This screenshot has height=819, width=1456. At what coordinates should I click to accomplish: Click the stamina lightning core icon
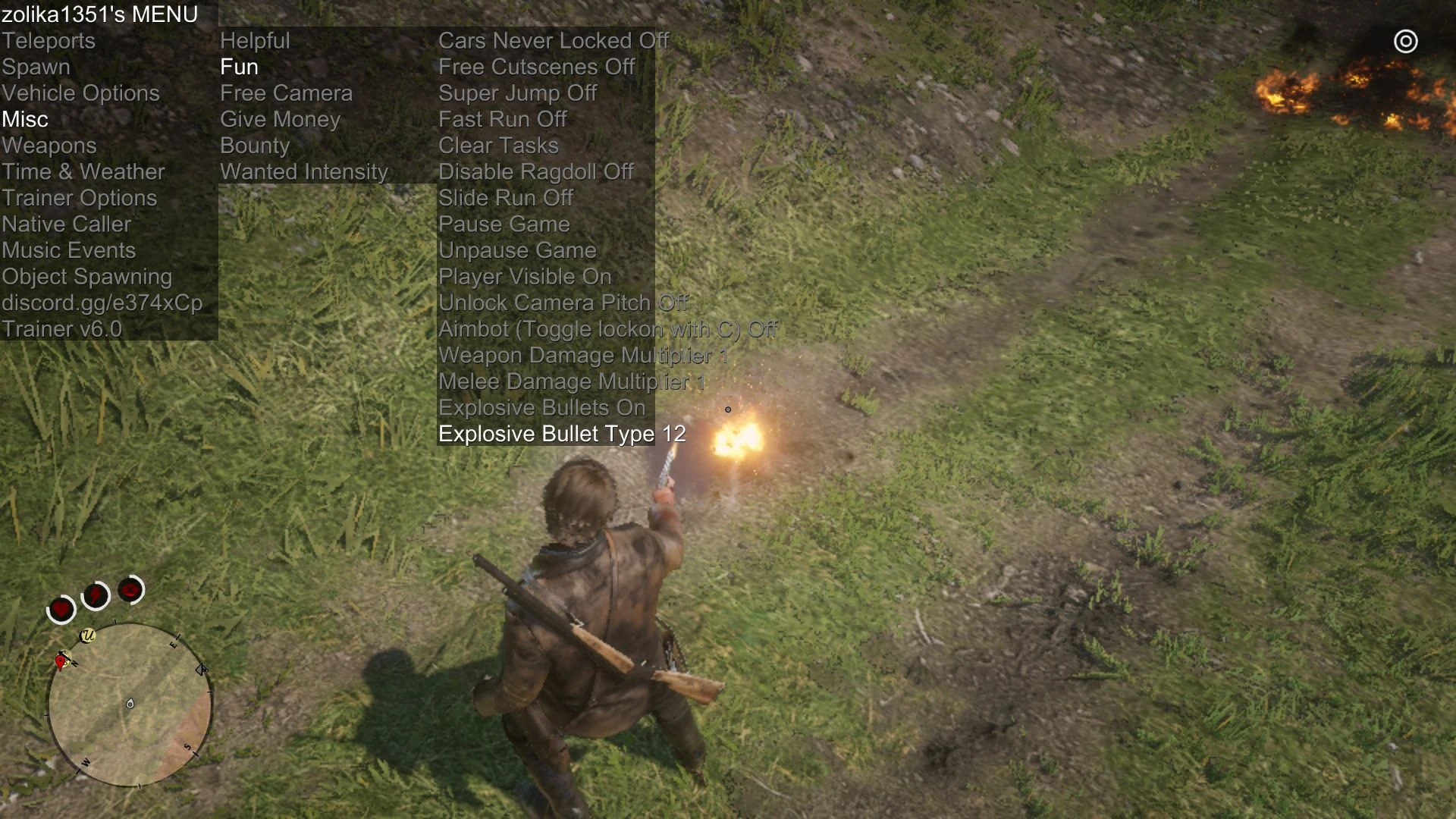[94, 595]
